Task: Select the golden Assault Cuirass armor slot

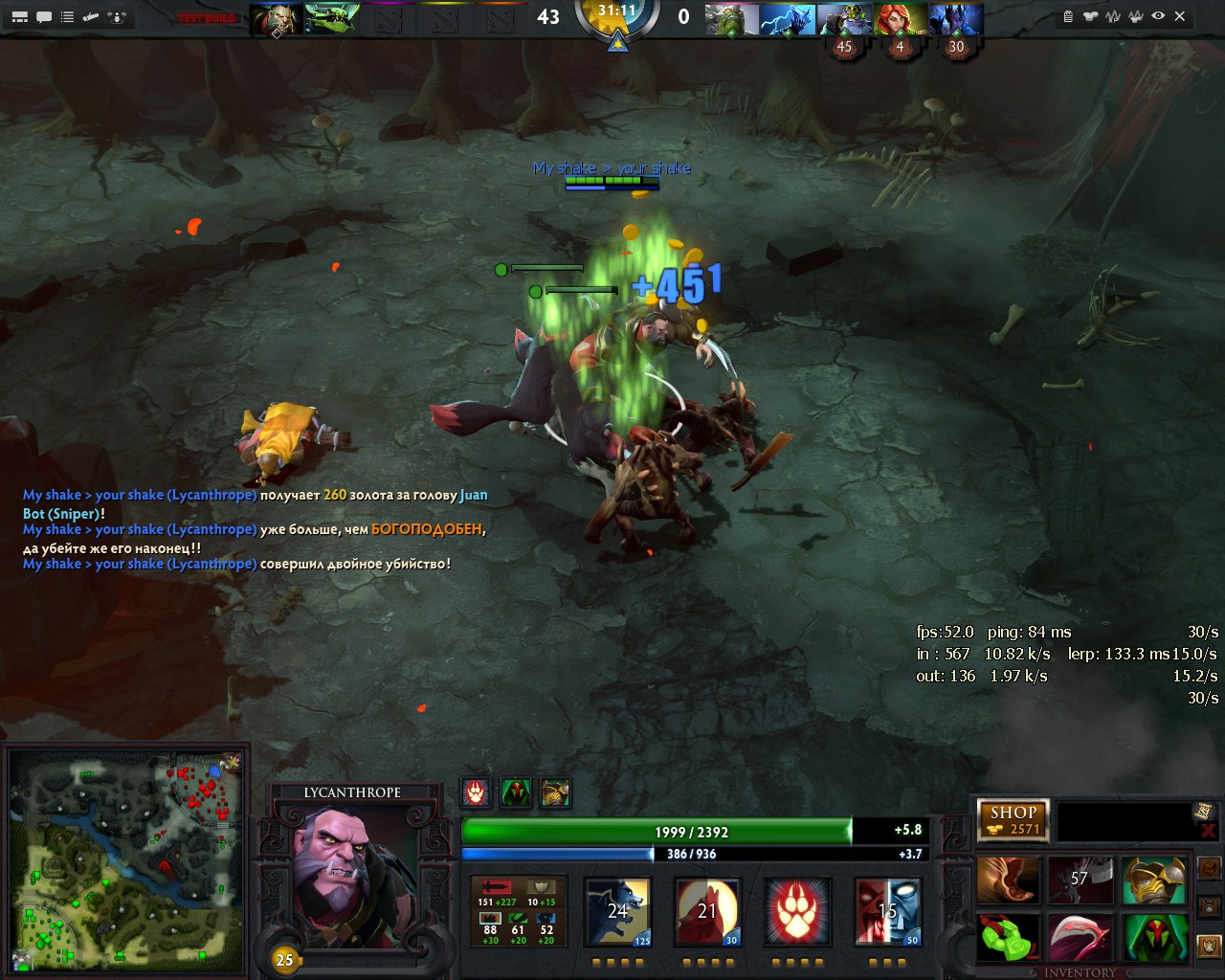Action: click(x=1154, y=880)
